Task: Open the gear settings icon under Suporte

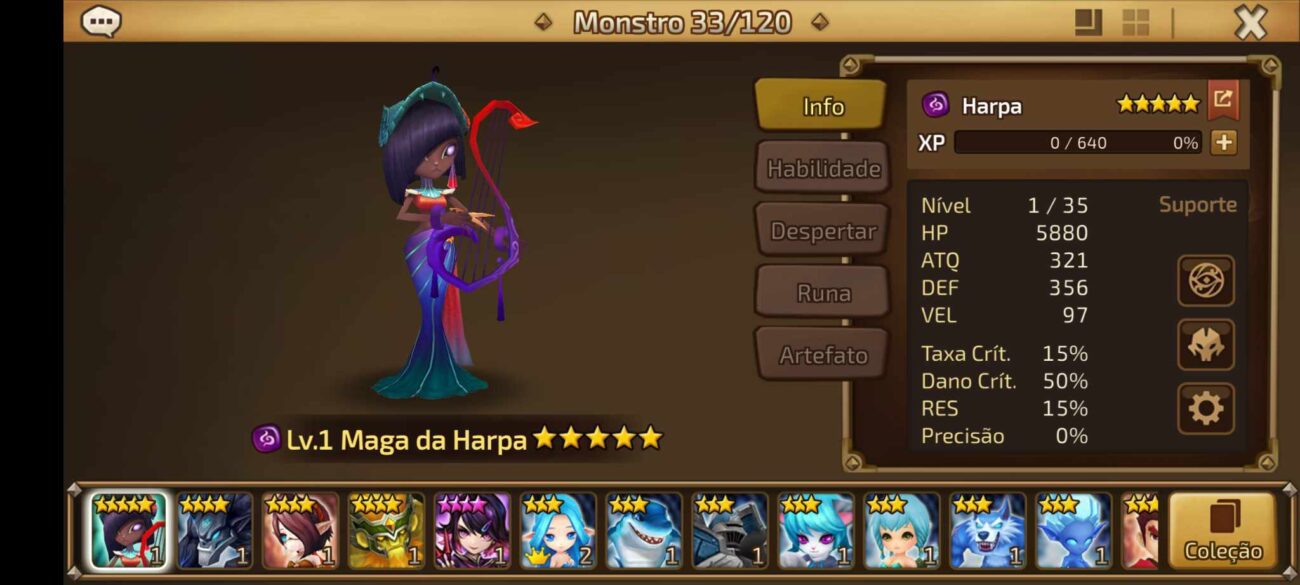Action: click(1205, 408)
